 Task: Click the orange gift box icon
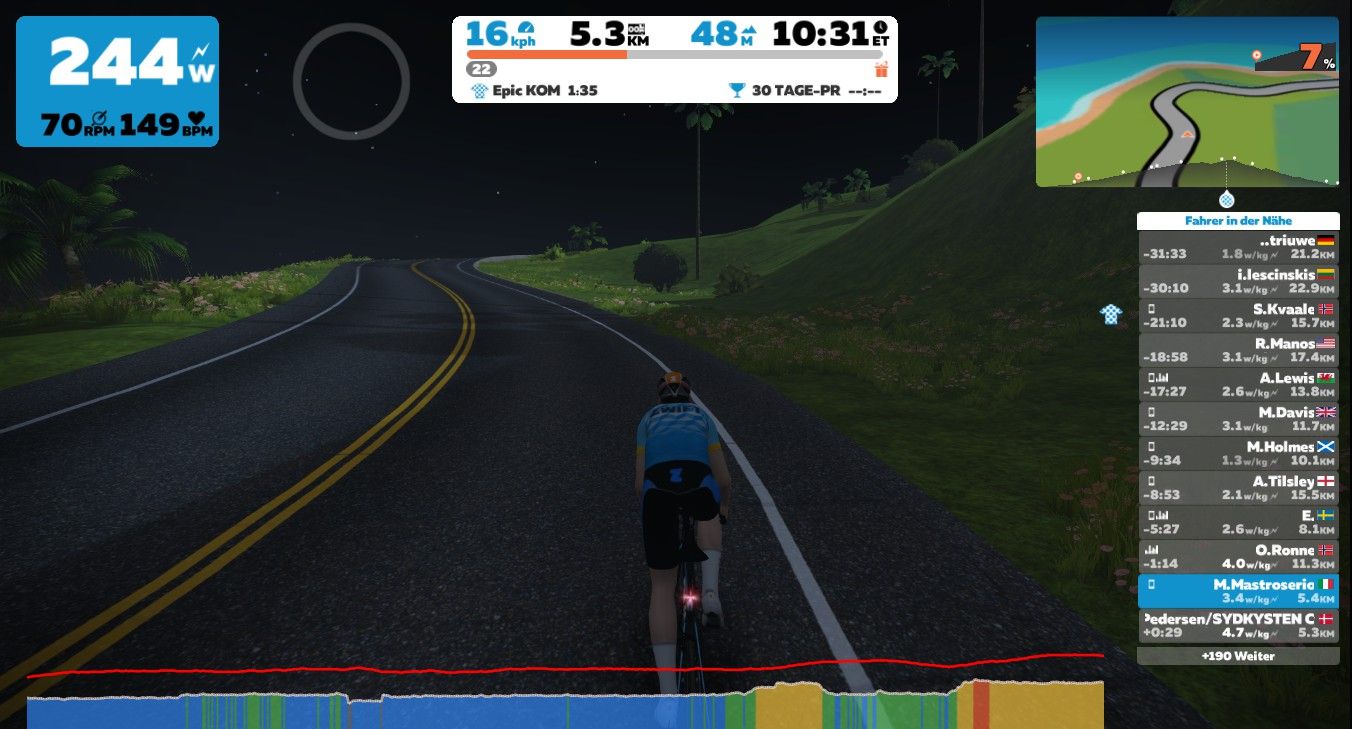pyautogui.click(x=881, y=69)
